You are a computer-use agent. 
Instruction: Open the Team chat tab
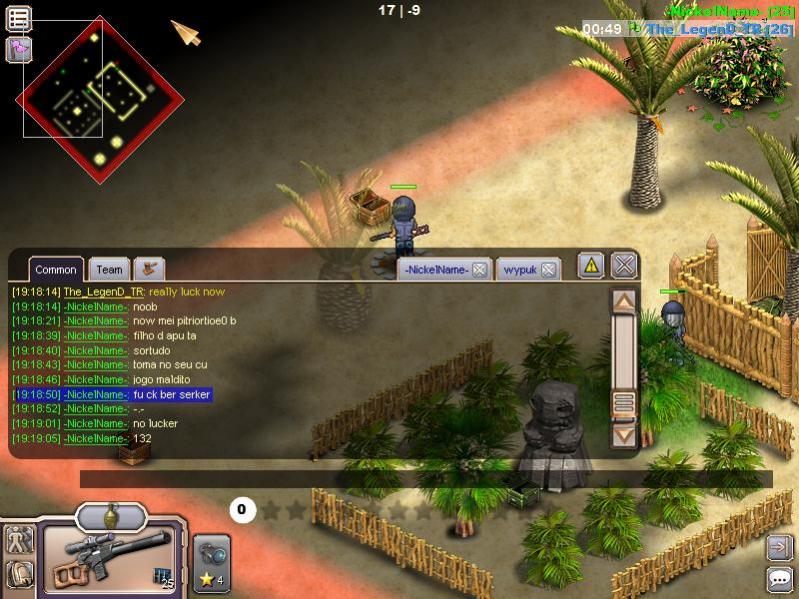[110, 269]
